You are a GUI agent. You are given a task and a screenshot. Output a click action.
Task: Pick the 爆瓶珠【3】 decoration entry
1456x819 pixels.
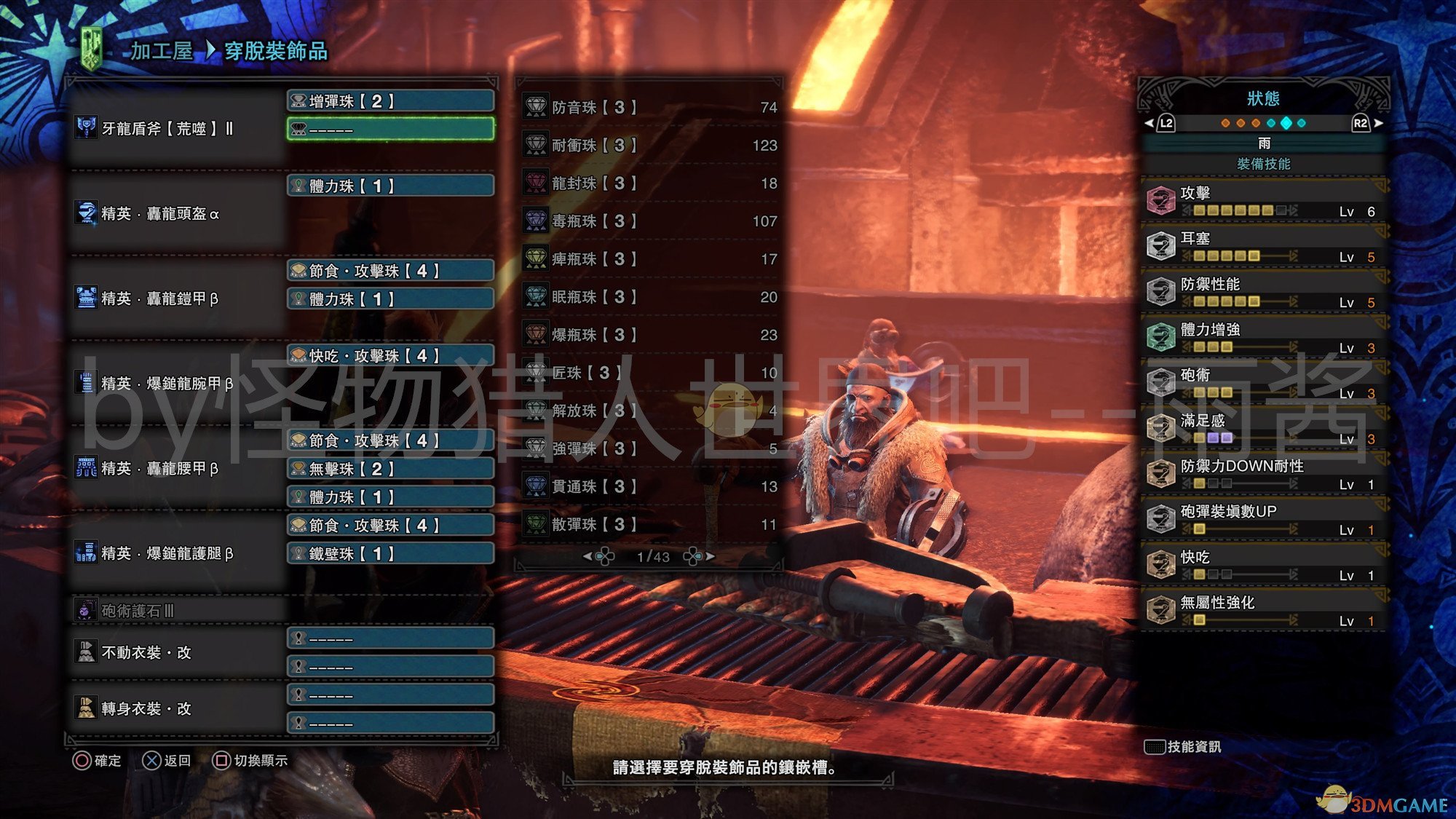point(649,335)
